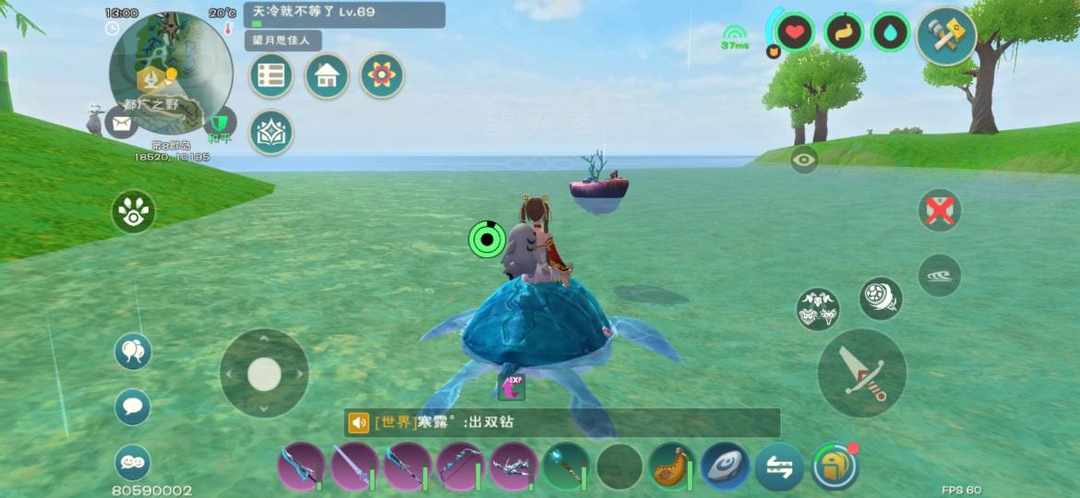Open the balloons icon

[x=133, y=352]
